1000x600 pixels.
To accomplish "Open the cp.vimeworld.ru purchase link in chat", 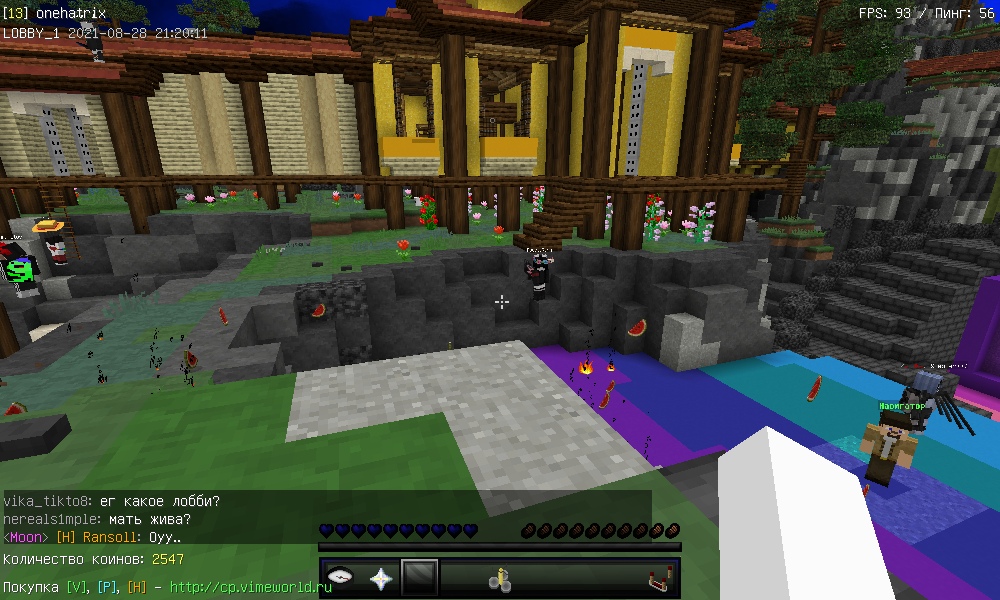I will tap(249, 587).
